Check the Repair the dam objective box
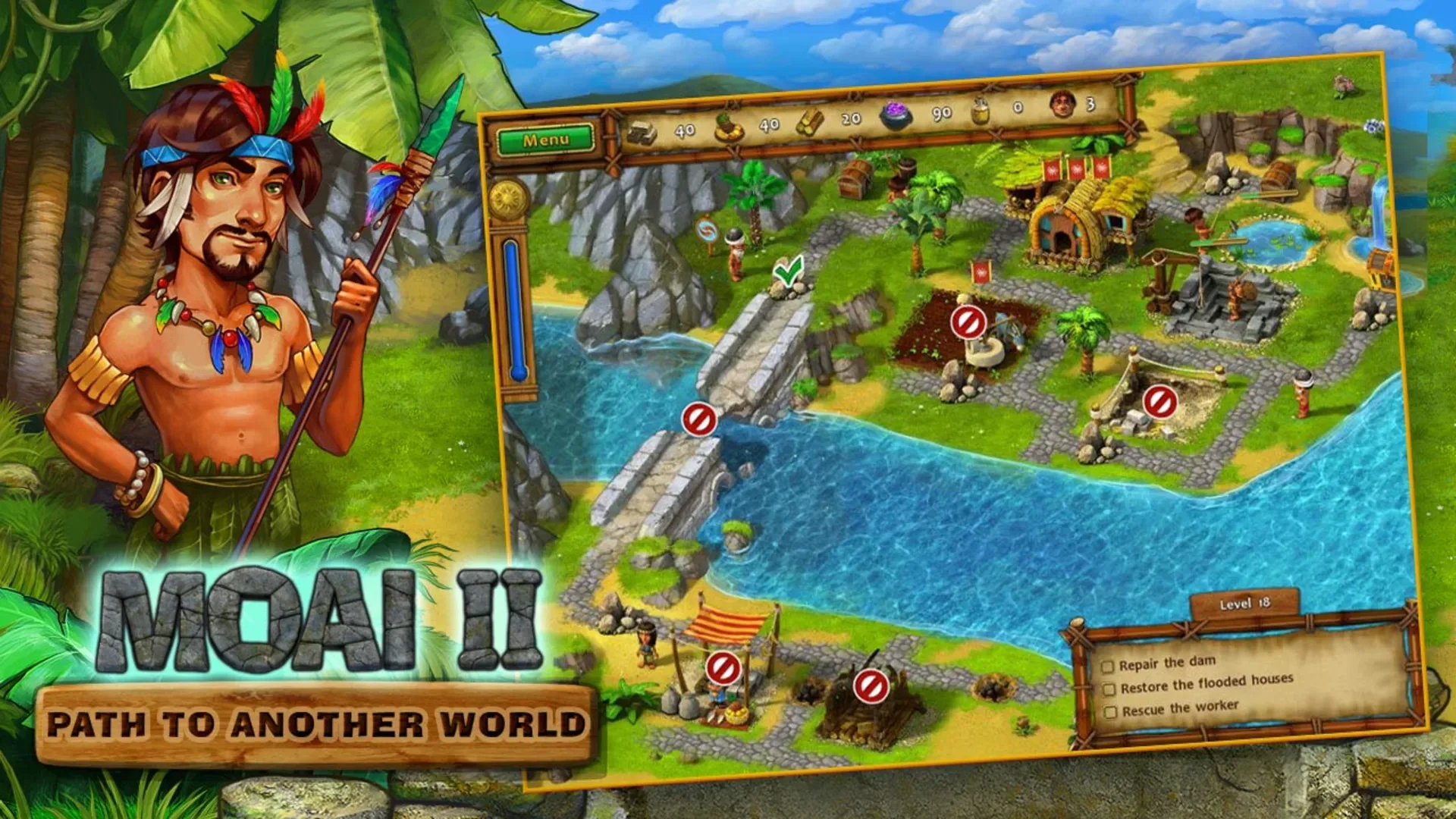Screen dimensions: 1456x819 click(x=1109, y=665)
